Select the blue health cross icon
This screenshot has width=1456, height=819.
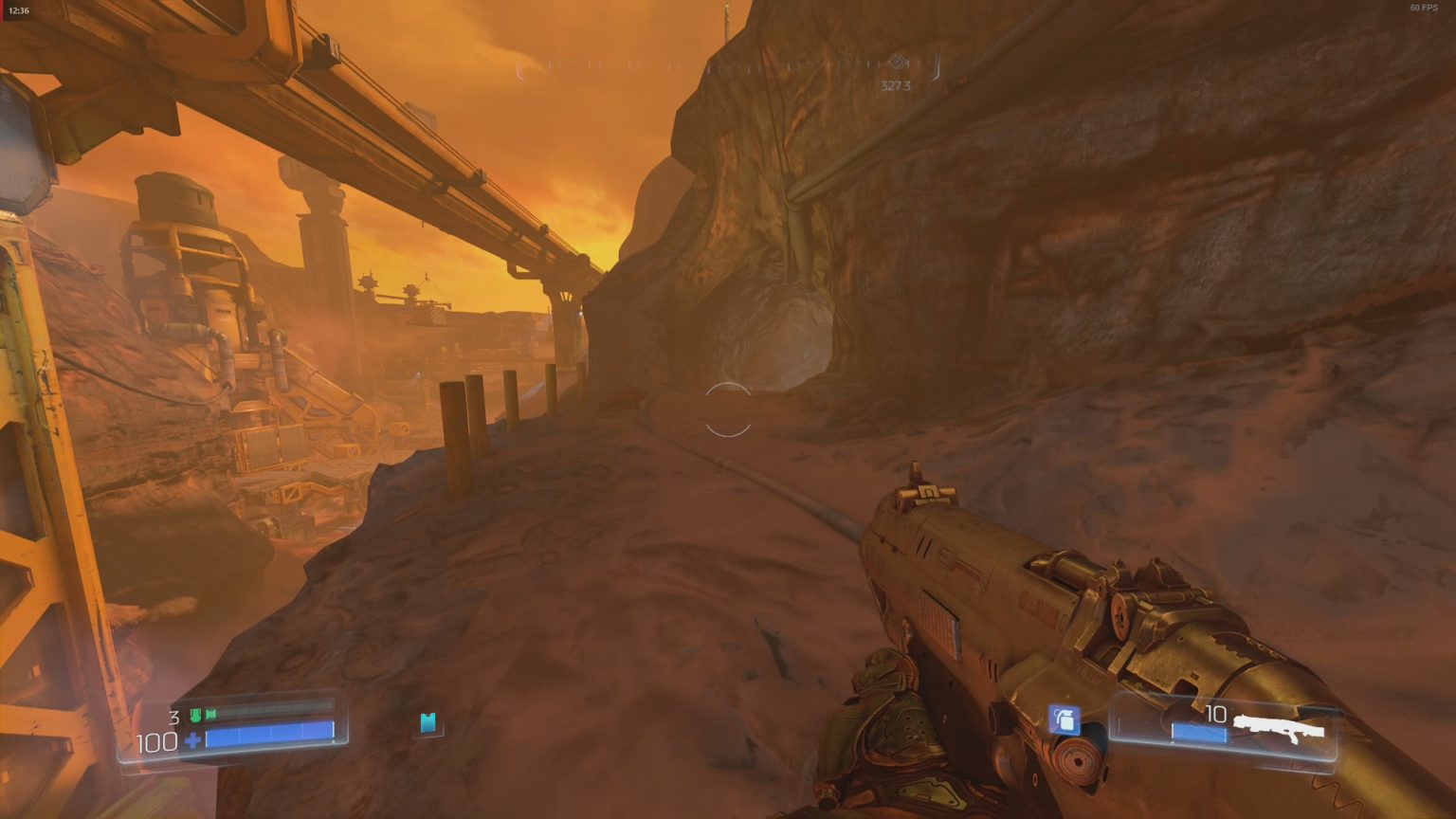192,739
